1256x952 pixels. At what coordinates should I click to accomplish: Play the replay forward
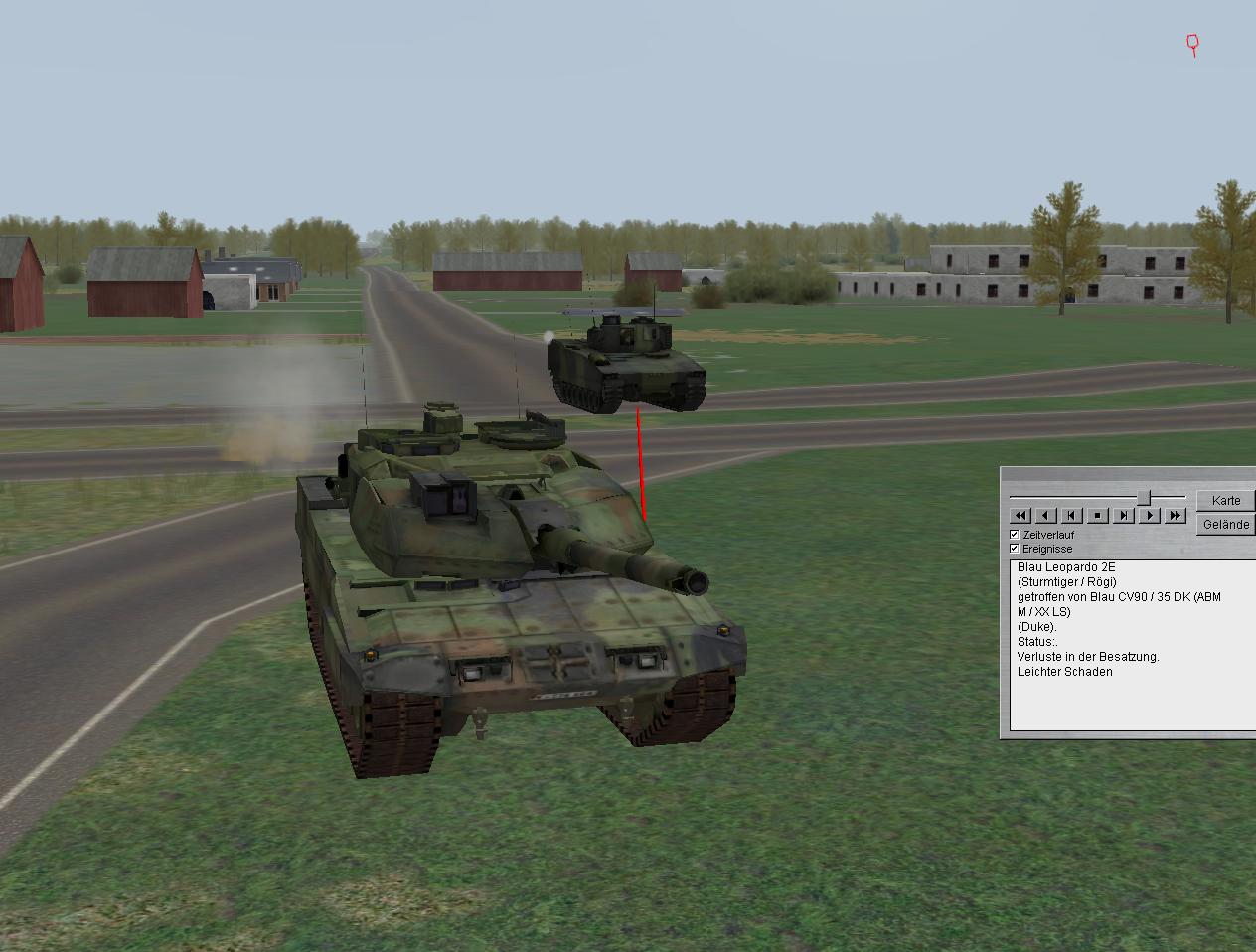(1150, 515)
